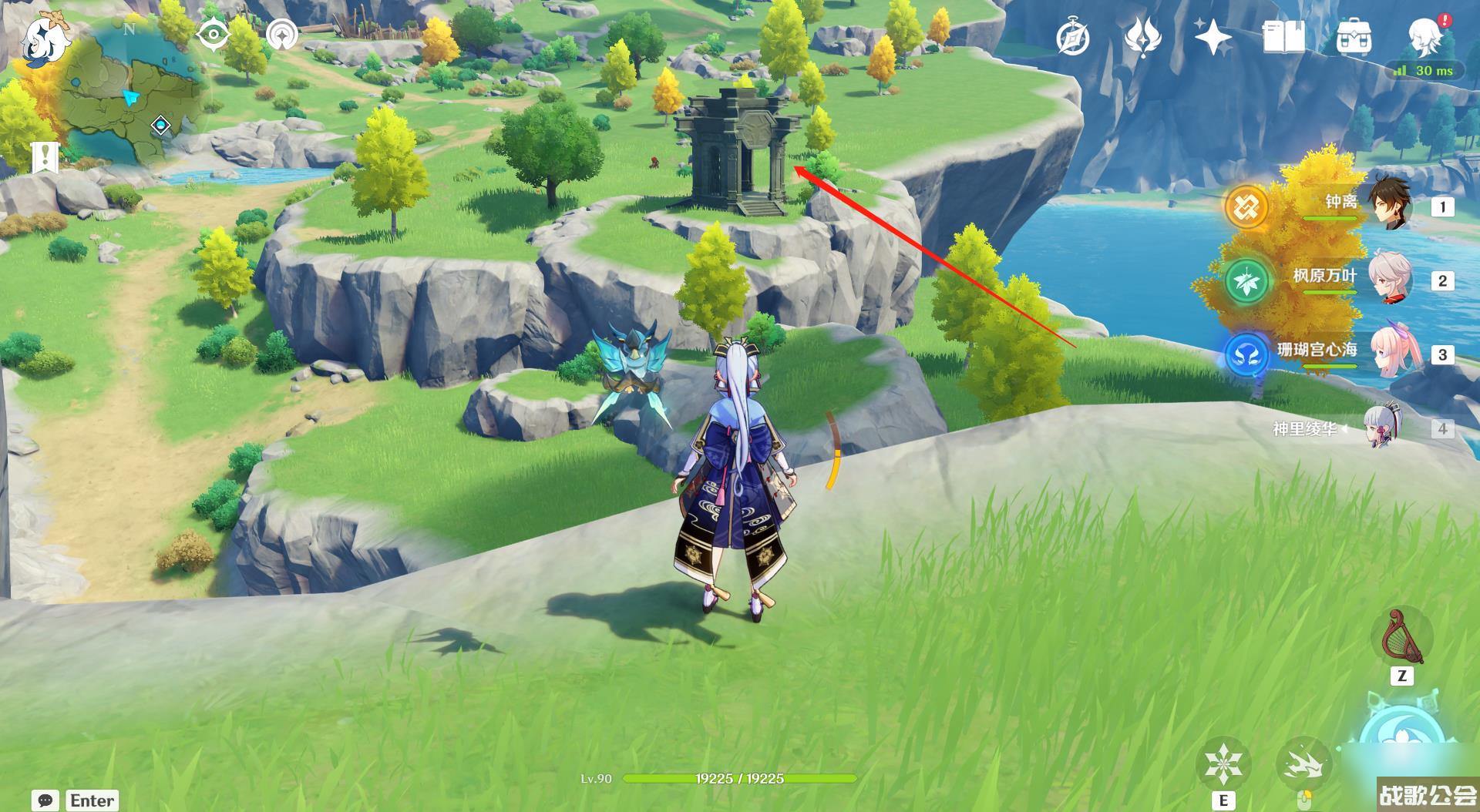Screen dimensions: 1480x812
Task: Switch to party member 枫原万叶
Action: [x=1387, y=279]
